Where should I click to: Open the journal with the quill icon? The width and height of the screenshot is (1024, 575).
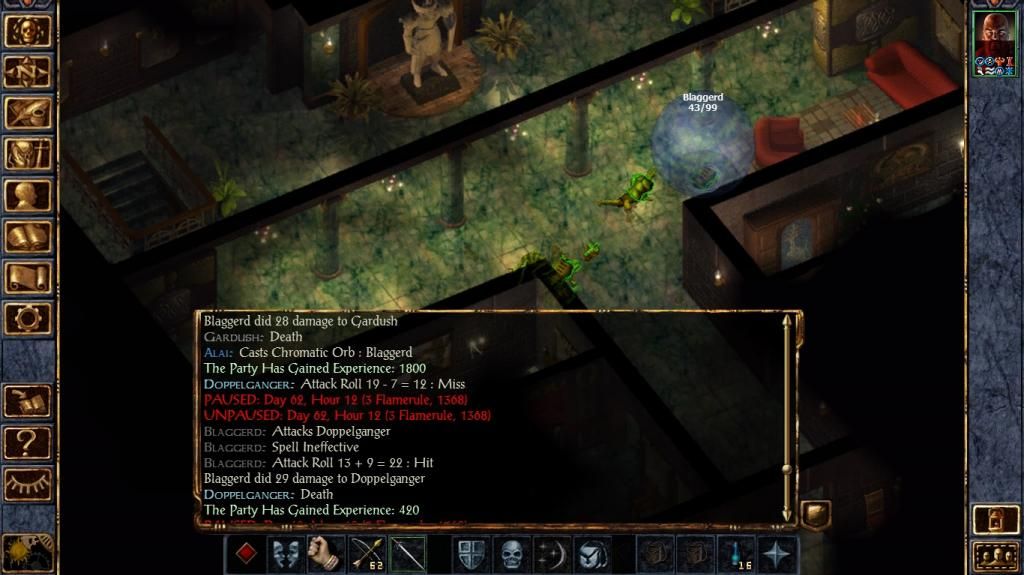[x=27, y=112]
